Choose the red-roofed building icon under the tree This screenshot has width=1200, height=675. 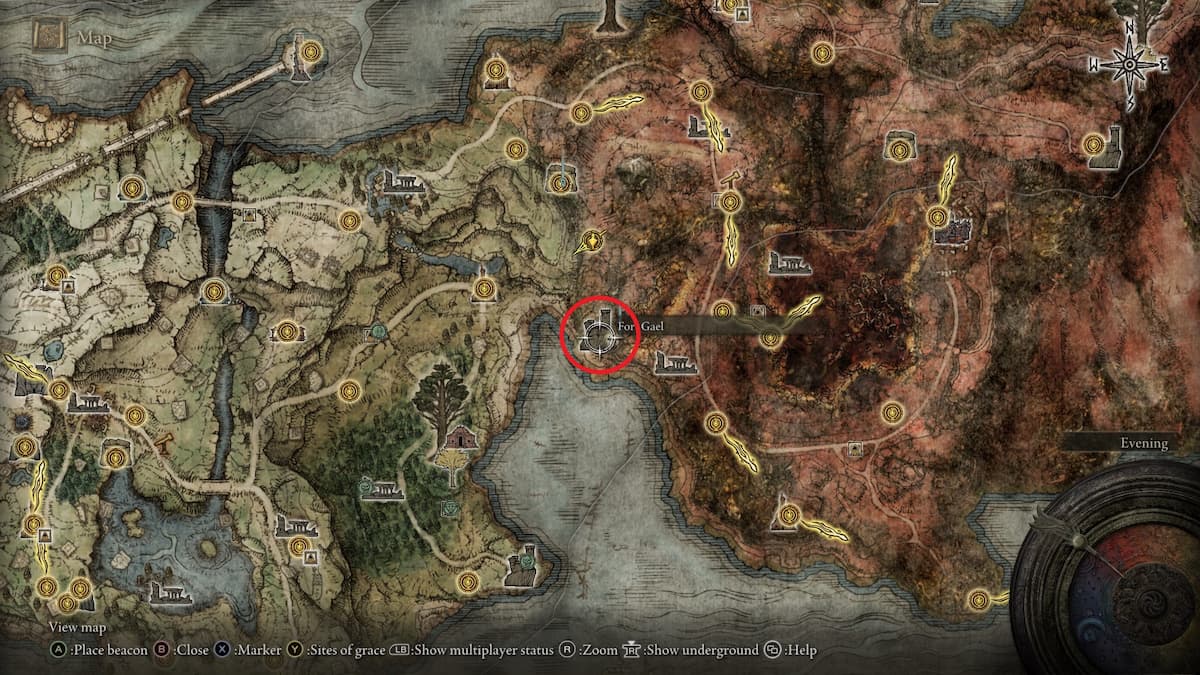460,436
